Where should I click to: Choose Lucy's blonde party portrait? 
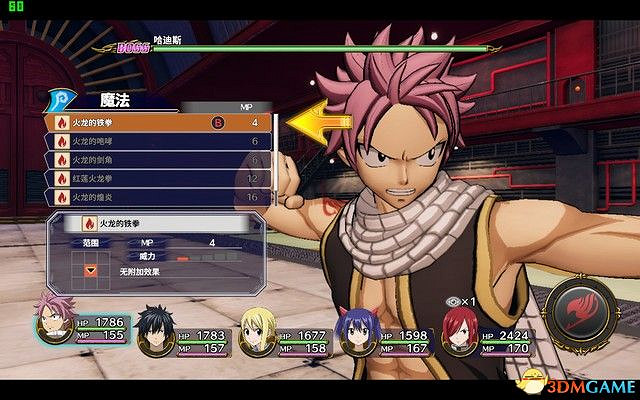[255, 330]
